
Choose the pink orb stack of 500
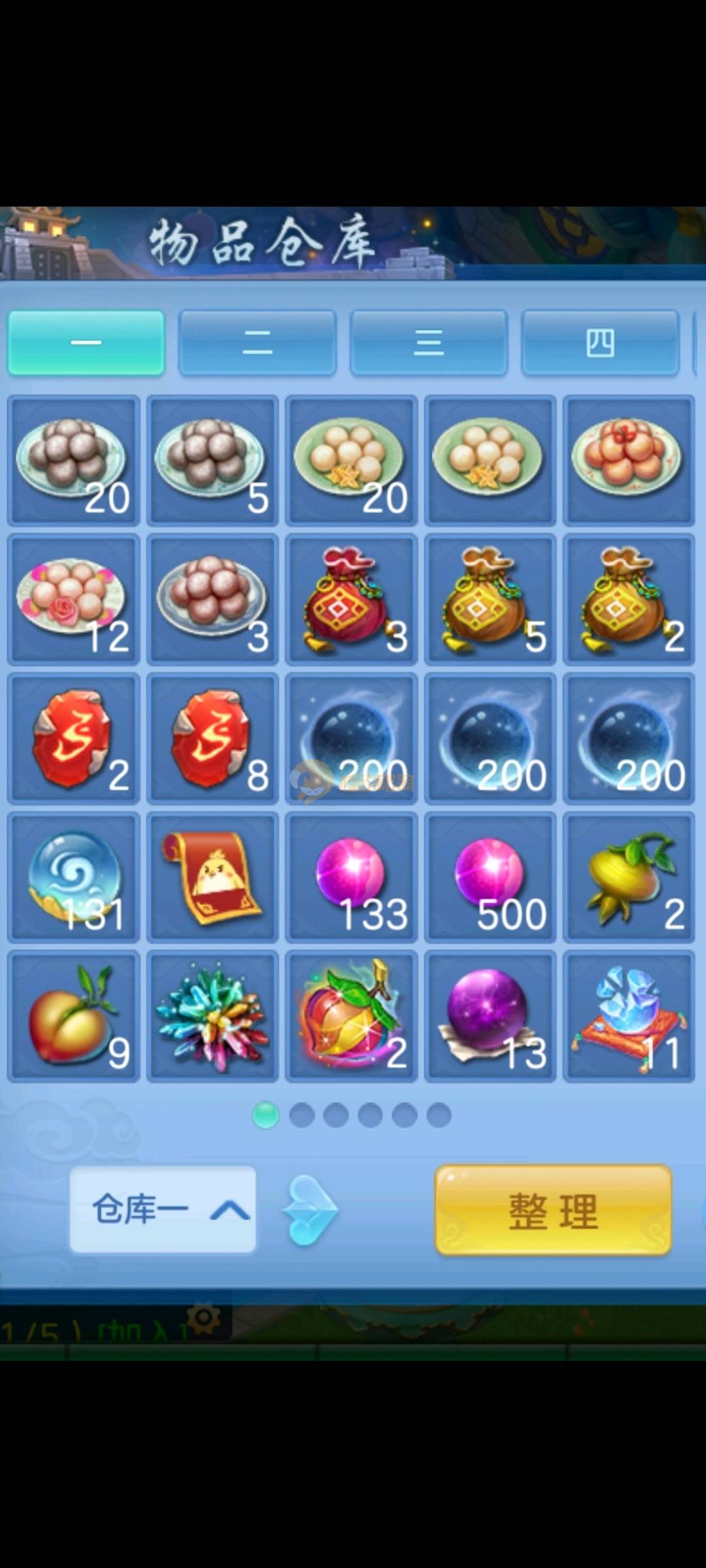[490, 877]
